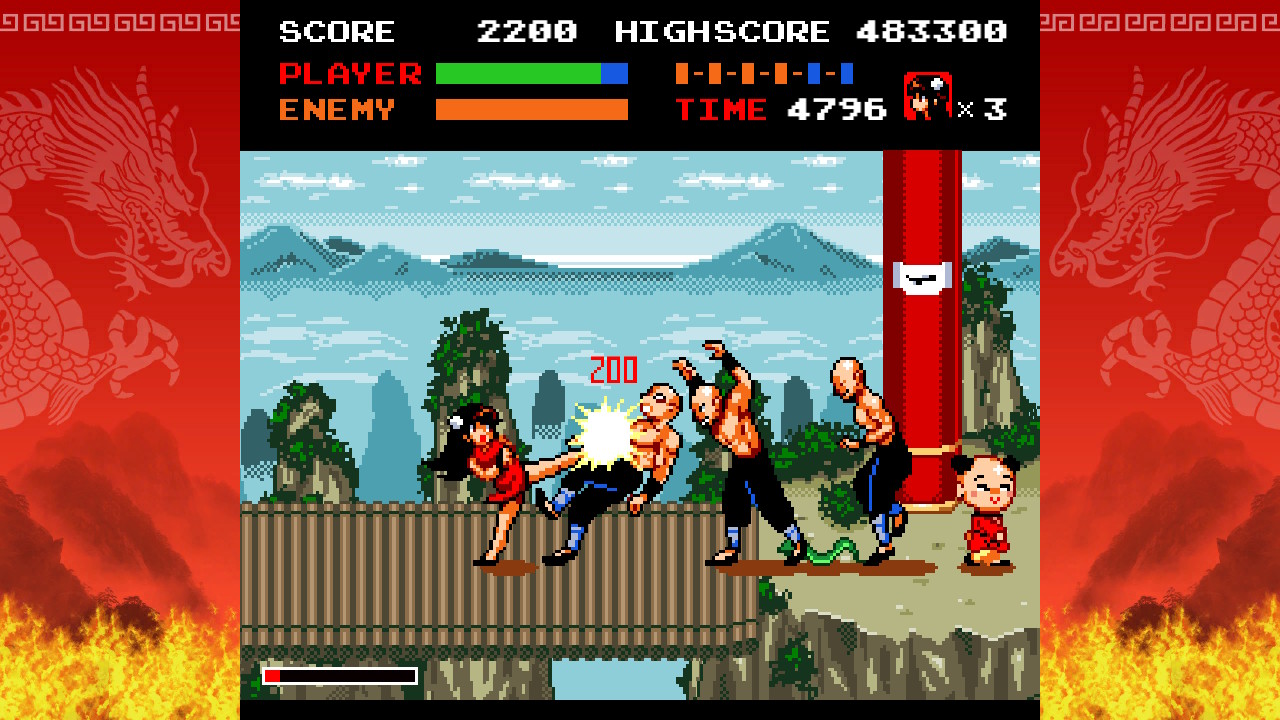
Task: Click the orange enemy health bar
Action: pos(532,110)
